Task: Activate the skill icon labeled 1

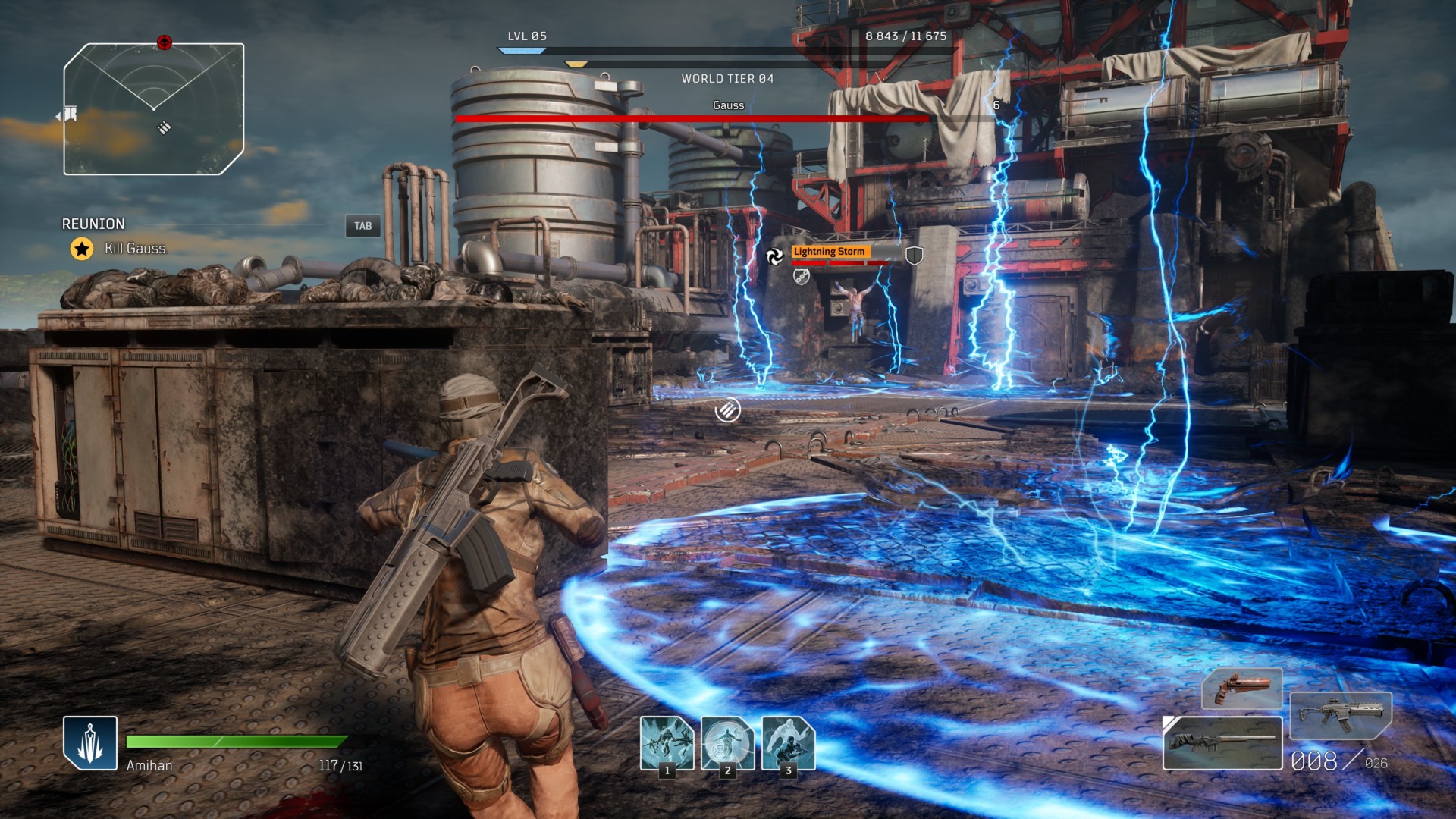Action: [x=667, y=742]
